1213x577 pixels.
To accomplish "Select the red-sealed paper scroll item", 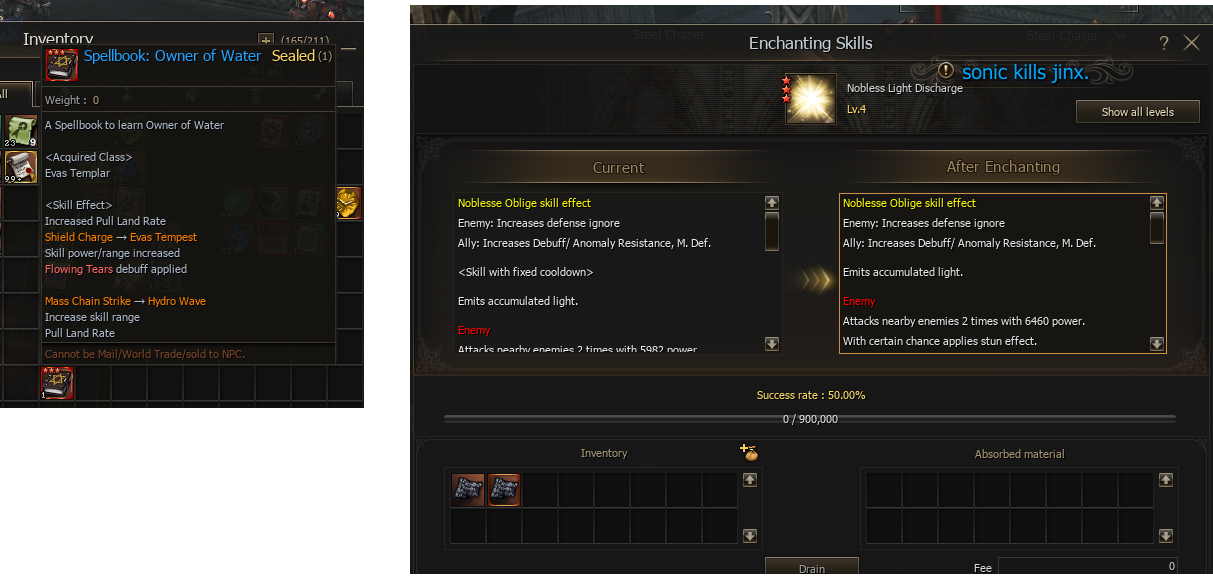I will 21,167.
